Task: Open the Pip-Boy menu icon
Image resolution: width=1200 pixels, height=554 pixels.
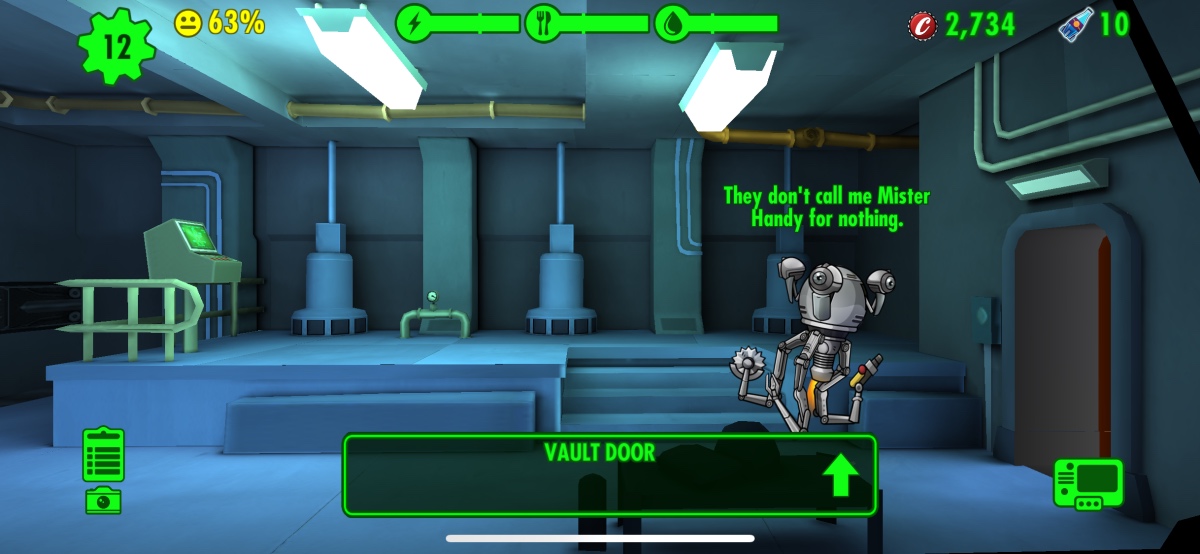Action: pyautogui.click(x=1088, y=484)
